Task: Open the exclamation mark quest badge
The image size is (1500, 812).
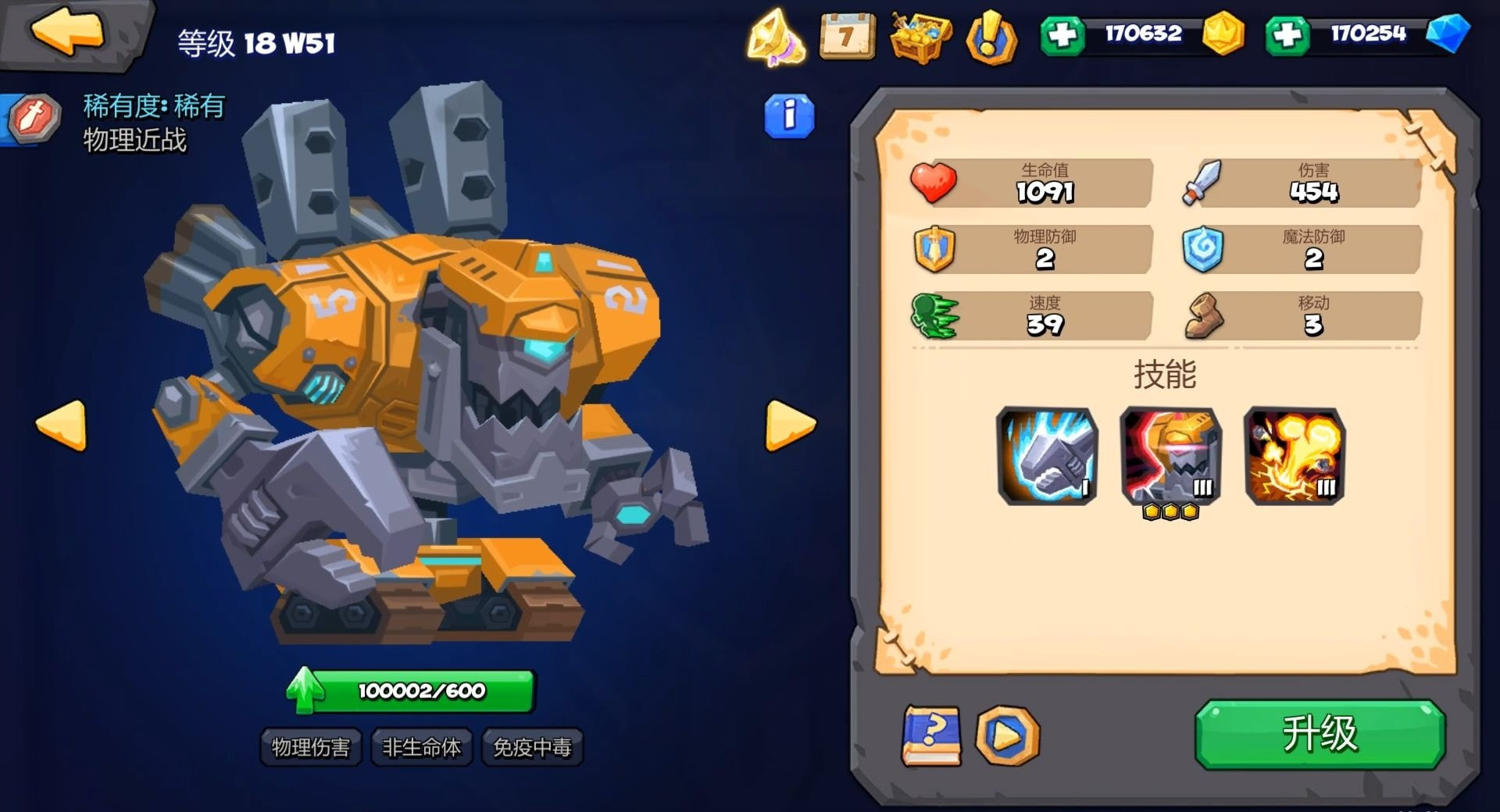Action: 991,37
